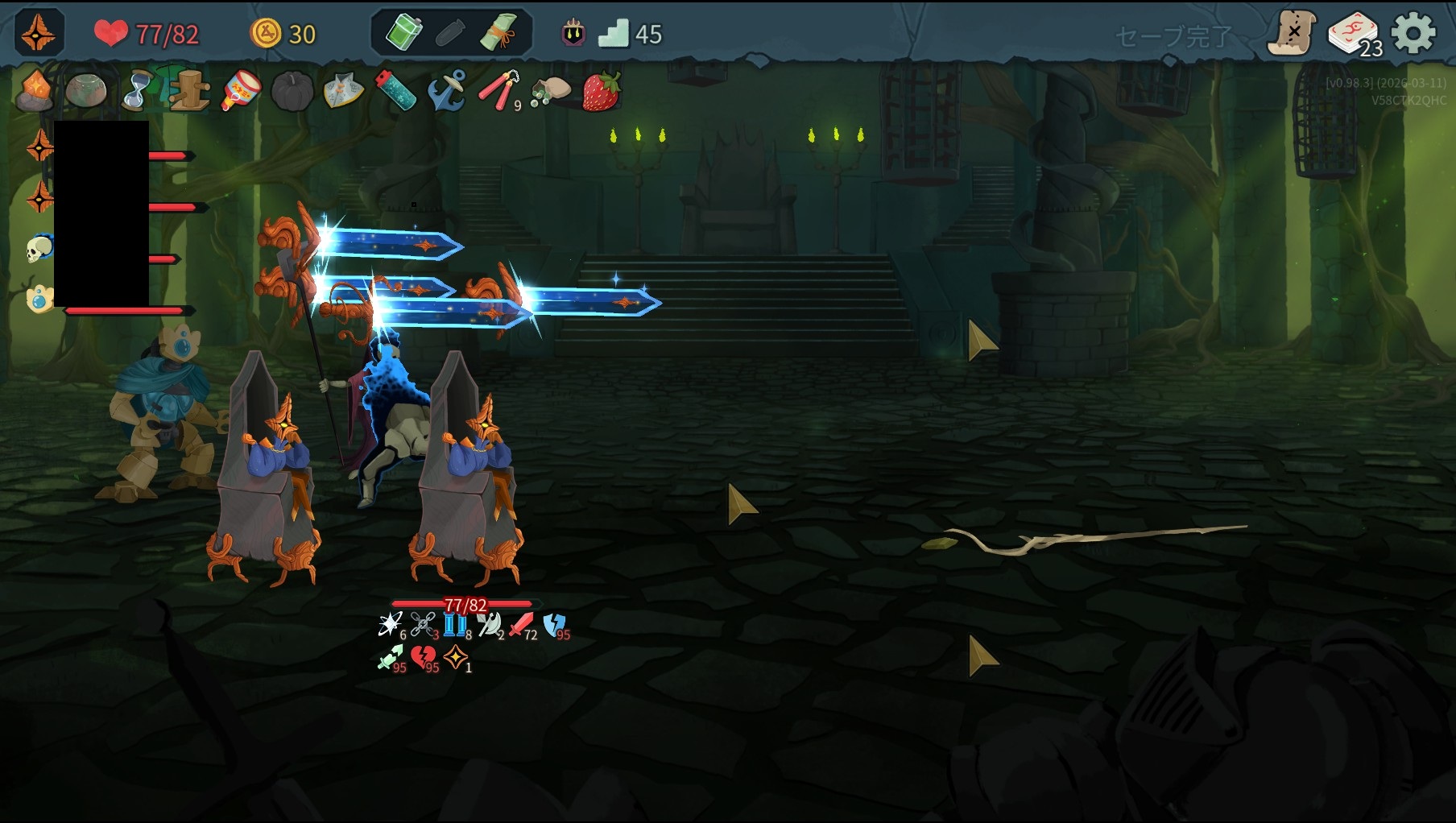Screen dimensions: 1456x823
Task: Inspect the red and white canister relic
Action: (241, 91)
